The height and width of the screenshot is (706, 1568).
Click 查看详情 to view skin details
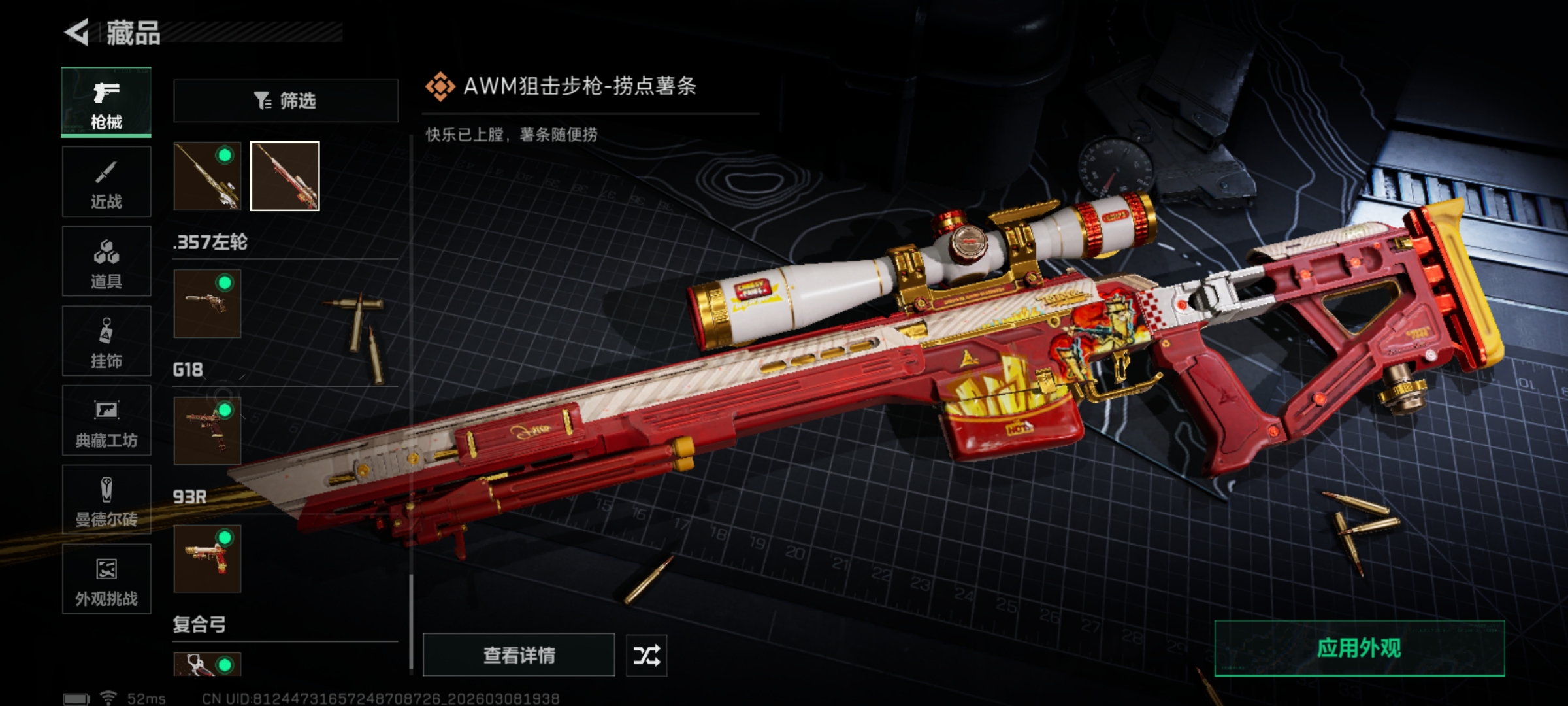(519, 655)
